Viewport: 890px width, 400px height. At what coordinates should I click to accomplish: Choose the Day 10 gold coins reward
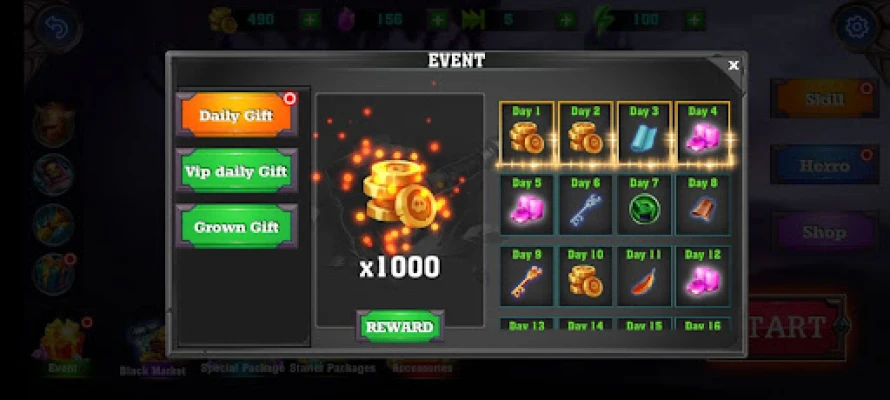click(585, 275)
